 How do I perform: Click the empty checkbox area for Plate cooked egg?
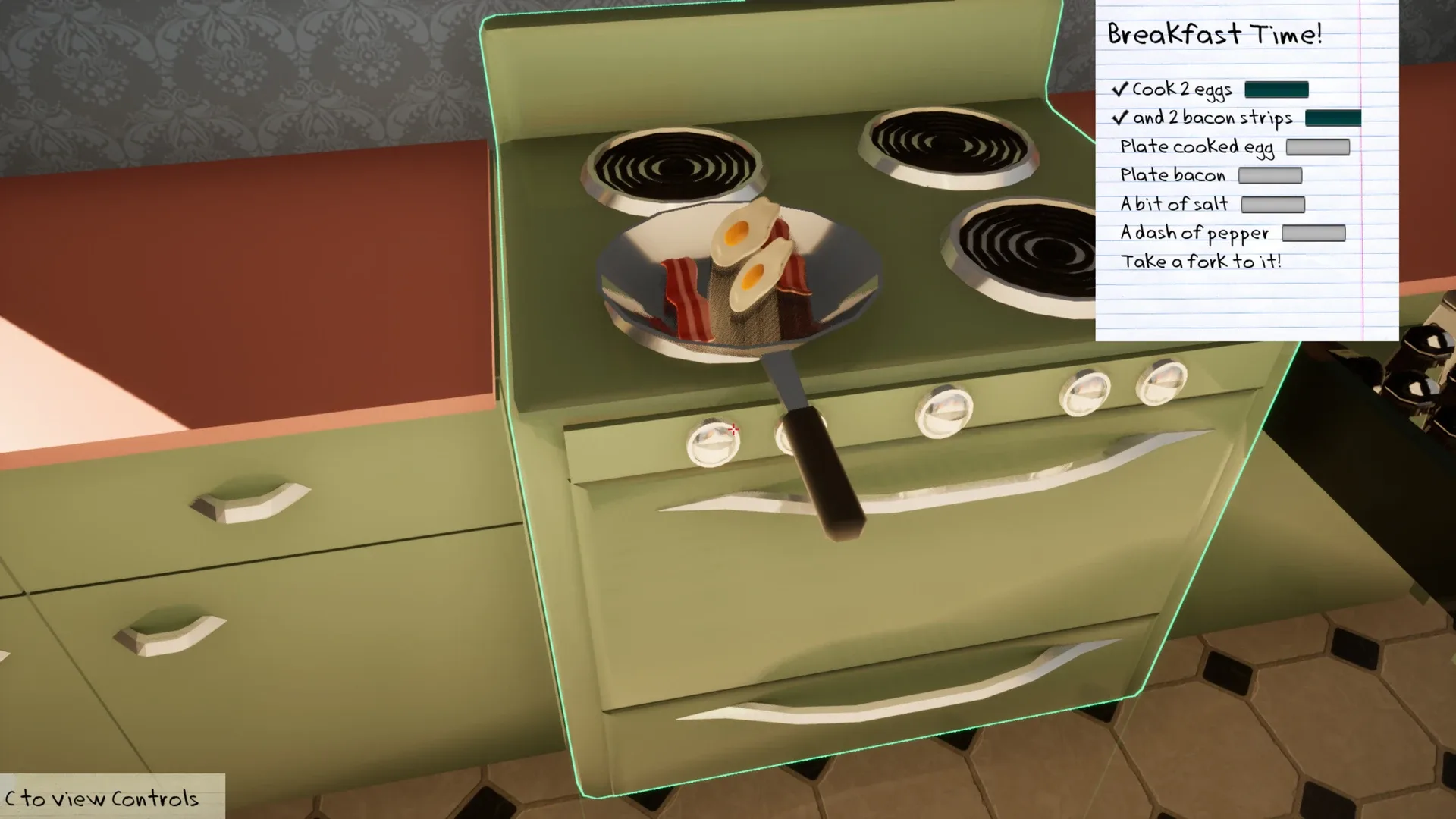click(1317, 147)
